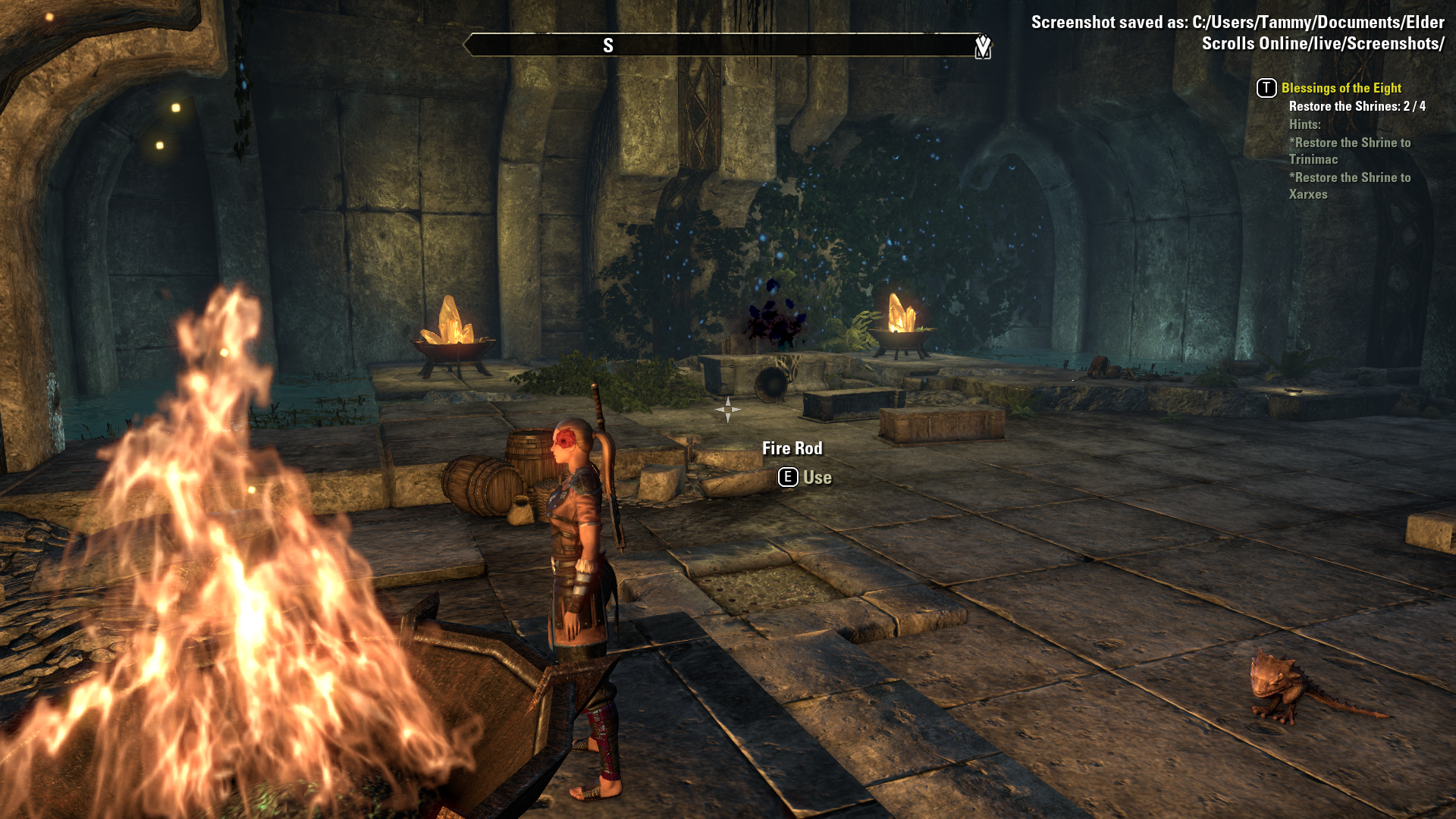Click the quest marker on the compass bar

click(x=983, y=46)
